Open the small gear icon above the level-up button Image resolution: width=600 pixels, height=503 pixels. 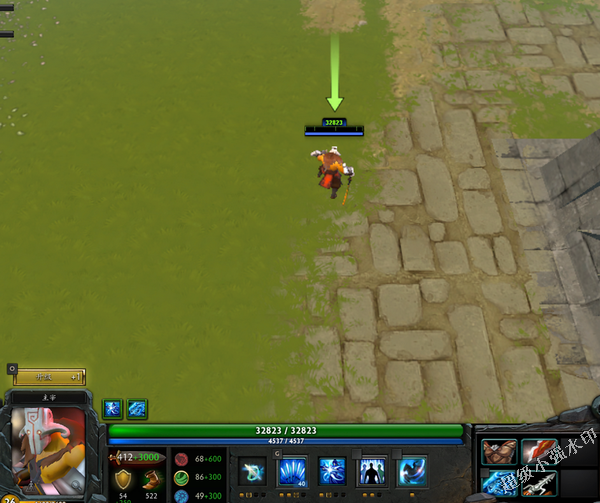pyautogui.click(x=12, y=368)
